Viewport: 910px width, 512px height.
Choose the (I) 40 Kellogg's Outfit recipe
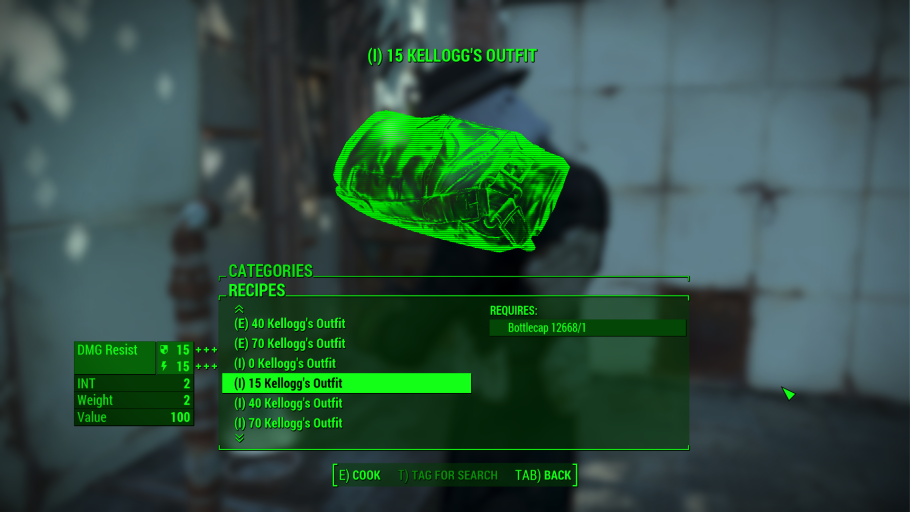click(x=288, y=404)
